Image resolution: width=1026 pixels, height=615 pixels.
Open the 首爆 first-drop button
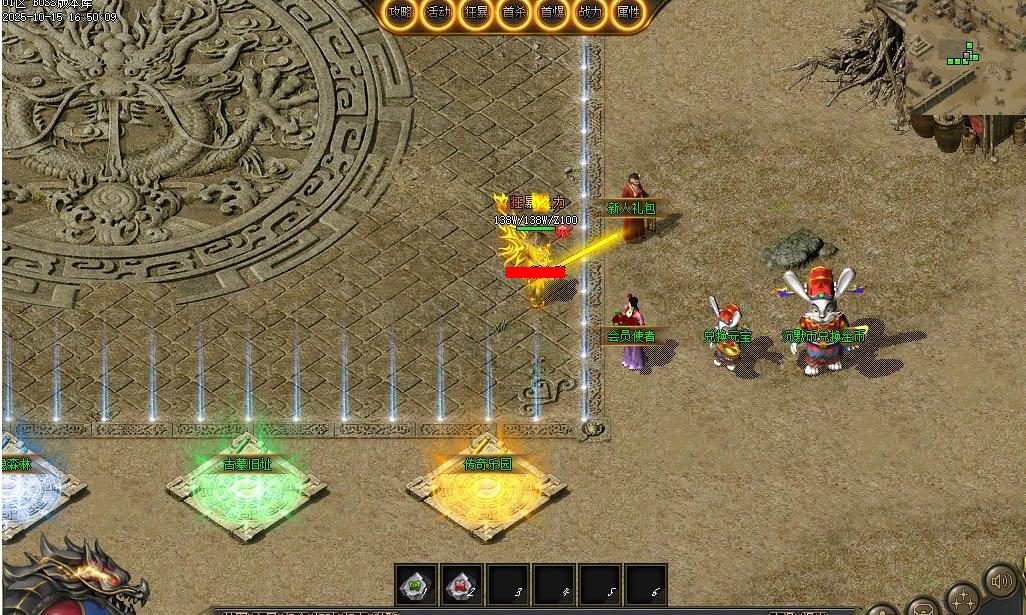click(552, 13)
